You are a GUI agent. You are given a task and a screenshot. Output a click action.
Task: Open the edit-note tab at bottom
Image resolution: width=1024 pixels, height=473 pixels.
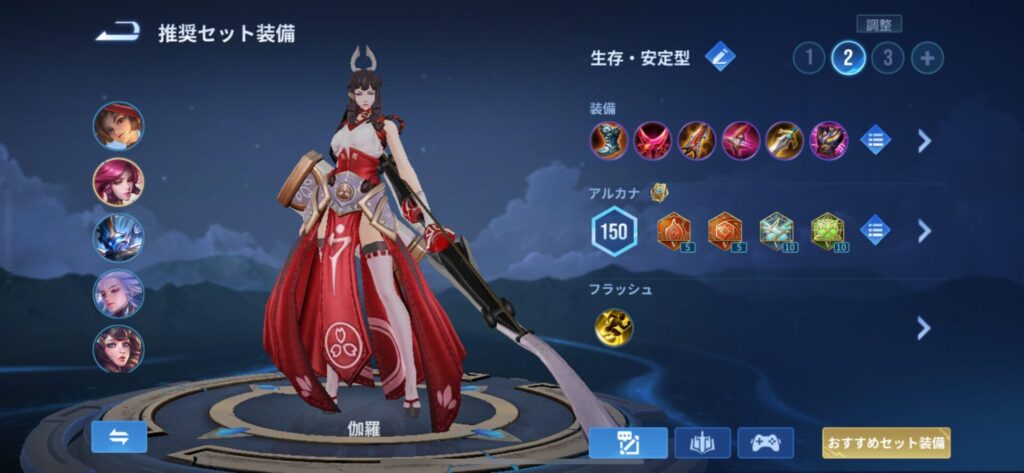point(628,442)
